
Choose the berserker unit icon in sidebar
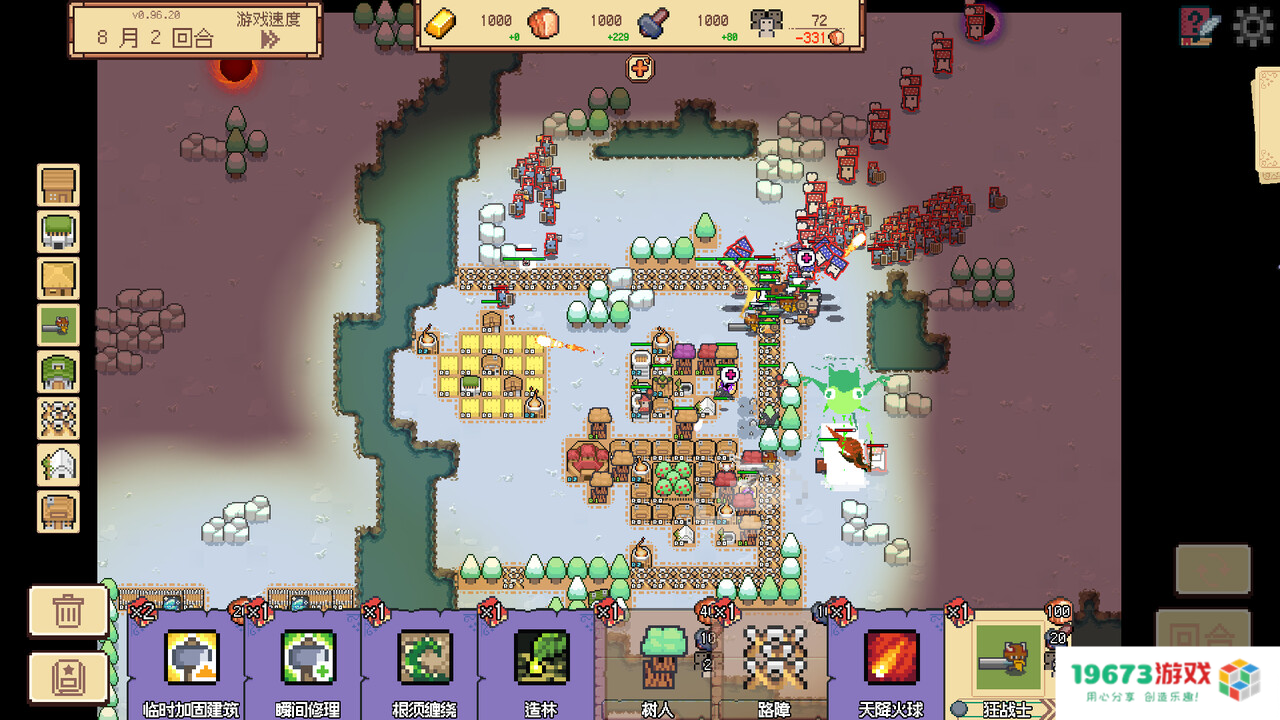[59, 325]
